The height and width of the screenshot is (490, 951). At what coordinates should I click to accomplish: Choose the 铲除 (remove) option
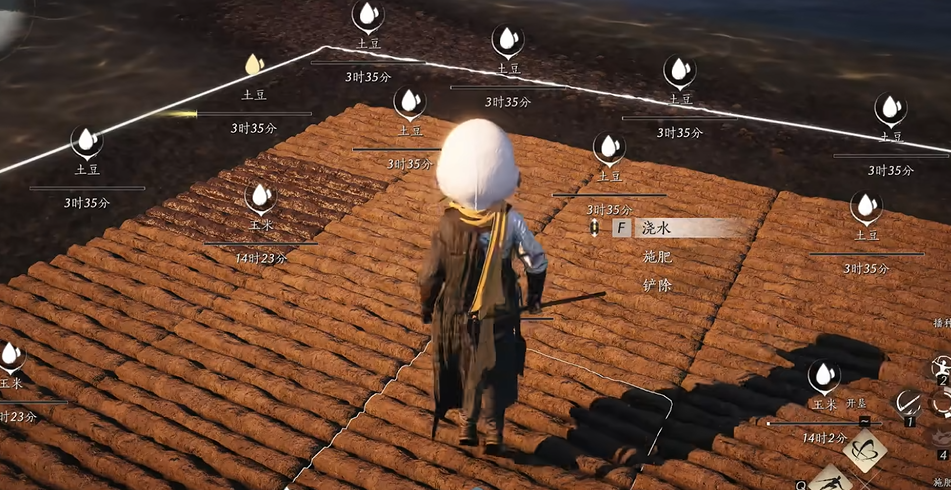click(657, 286)
